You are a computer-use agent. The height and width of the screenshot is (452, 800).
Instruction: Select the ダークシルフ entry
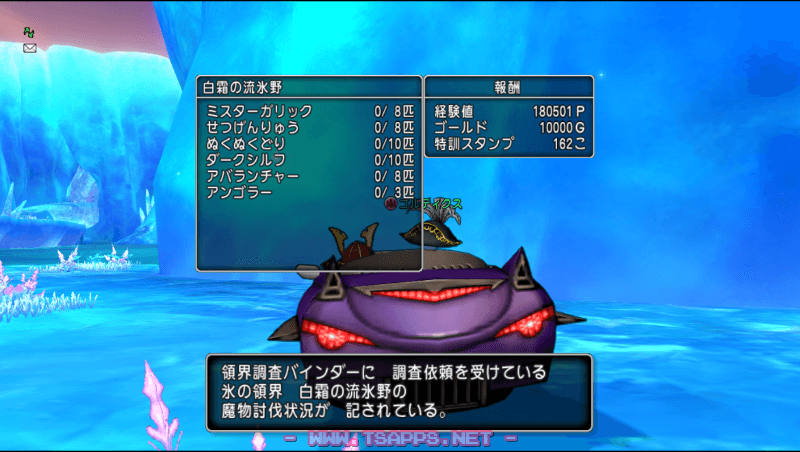tap(308, 159)
